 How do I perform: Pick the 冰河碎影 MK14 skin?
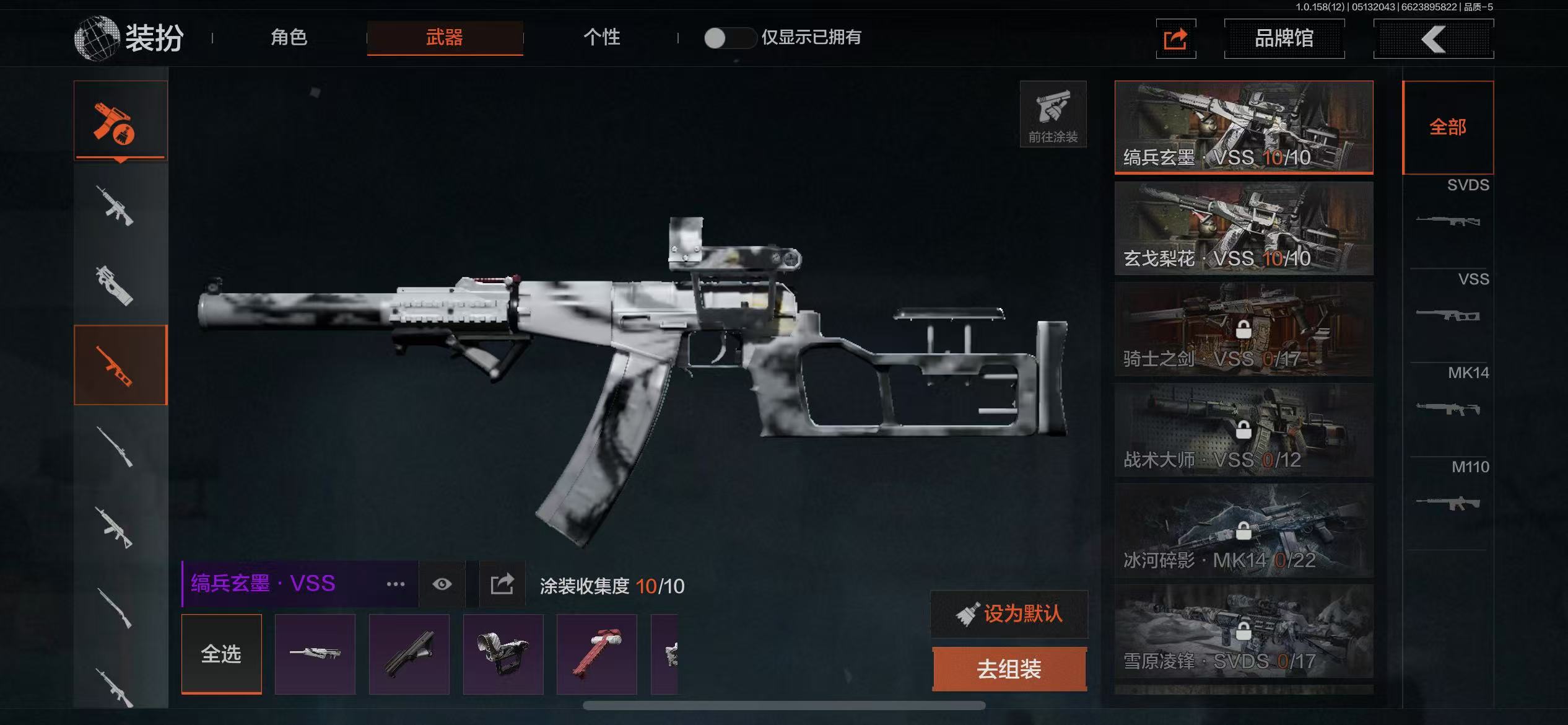click(1244, 531)
